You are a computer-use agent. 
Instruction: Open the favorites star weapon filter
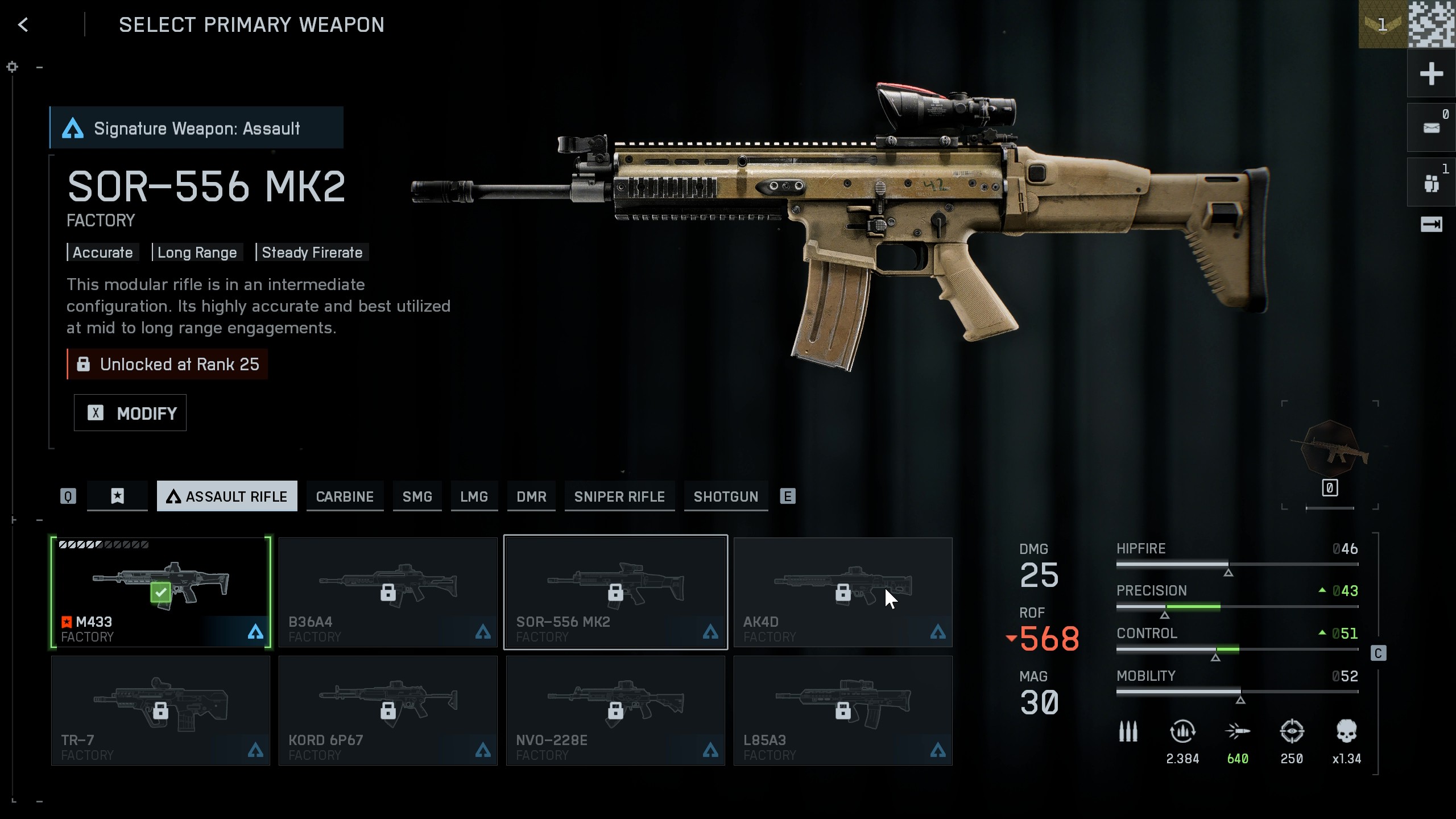pos(117,496)
